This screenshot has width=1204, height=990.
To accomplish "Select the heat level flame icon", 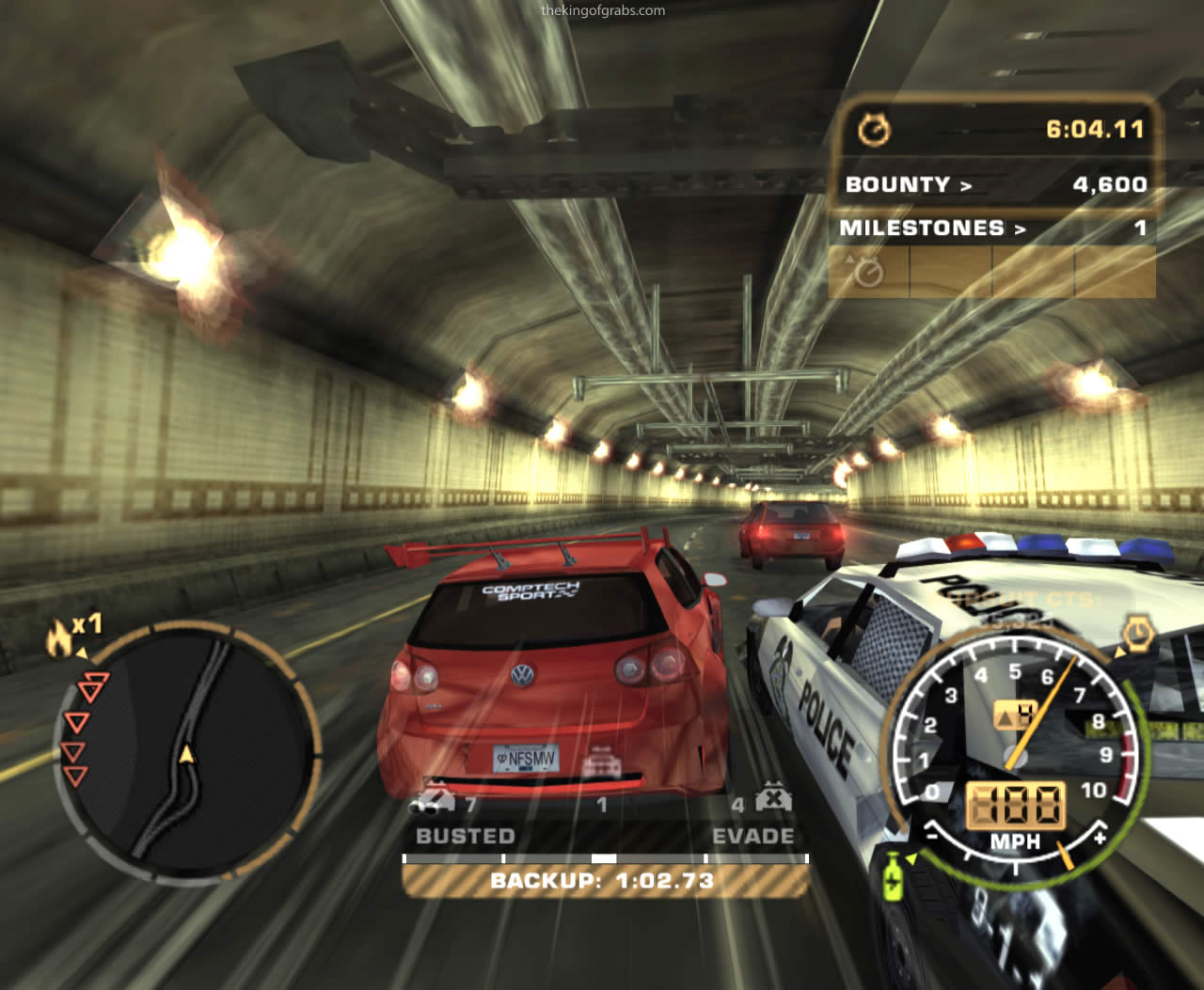I will (x=61, y=638).
